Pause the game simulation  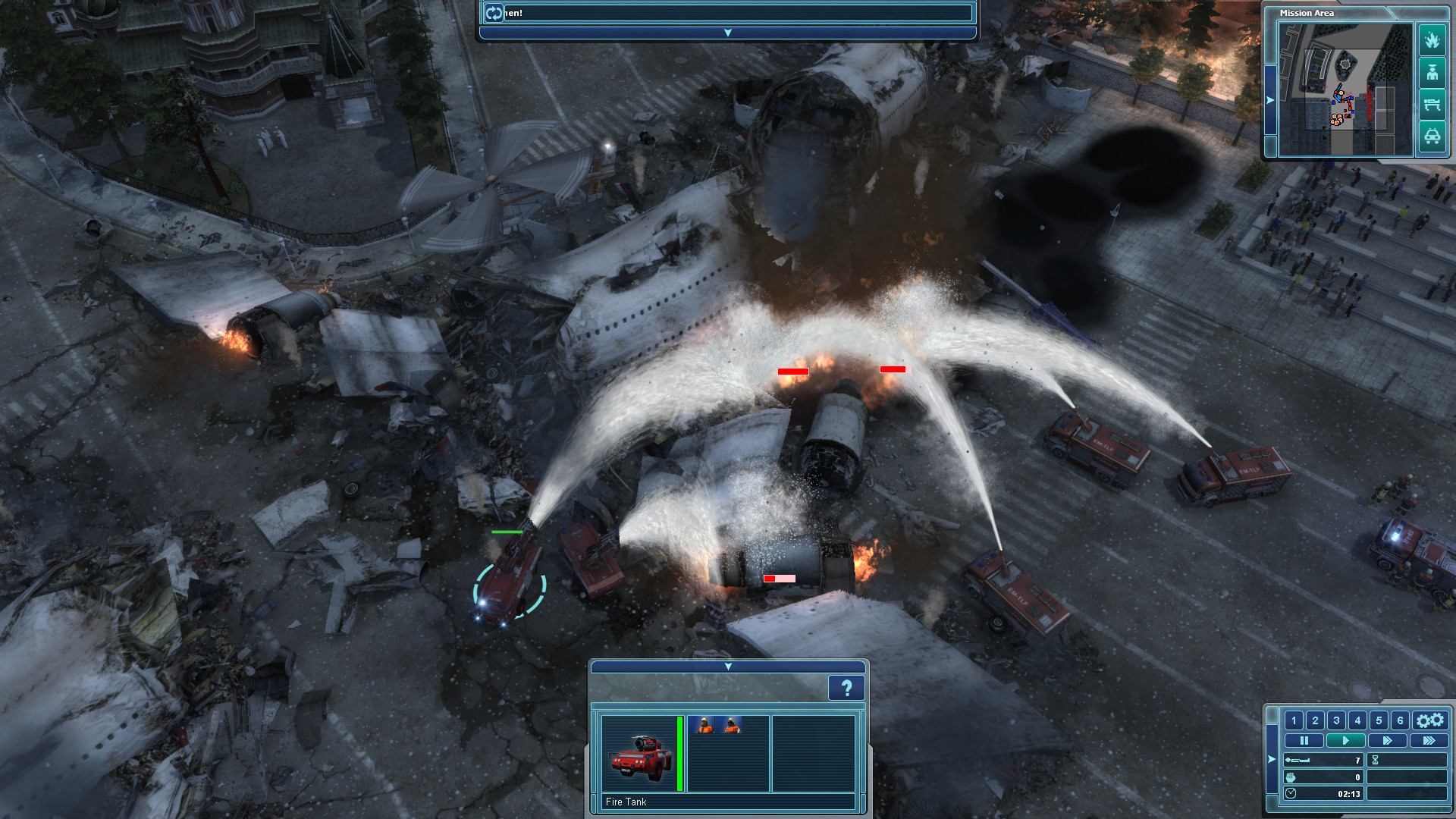point(1304,740)
